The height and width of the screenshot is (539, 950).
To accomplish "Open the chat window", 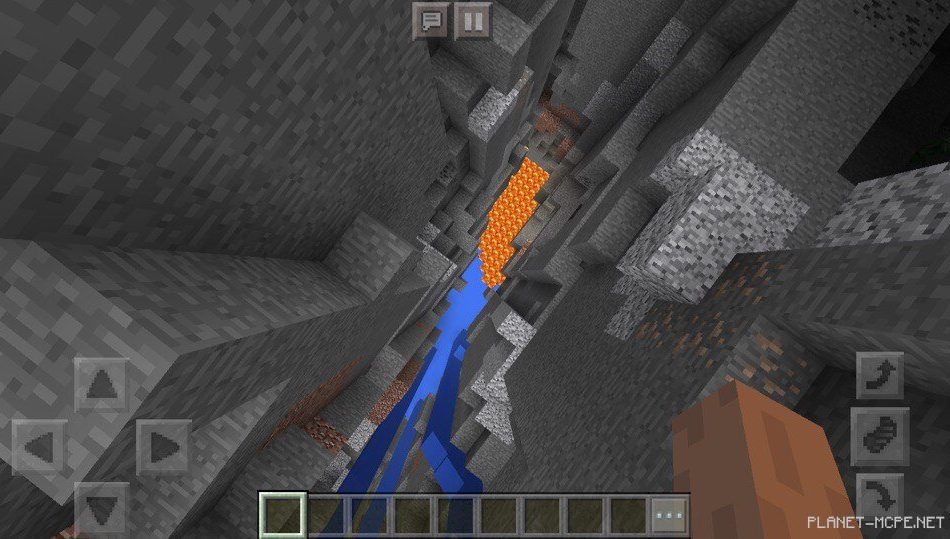I will coord(431,20).
